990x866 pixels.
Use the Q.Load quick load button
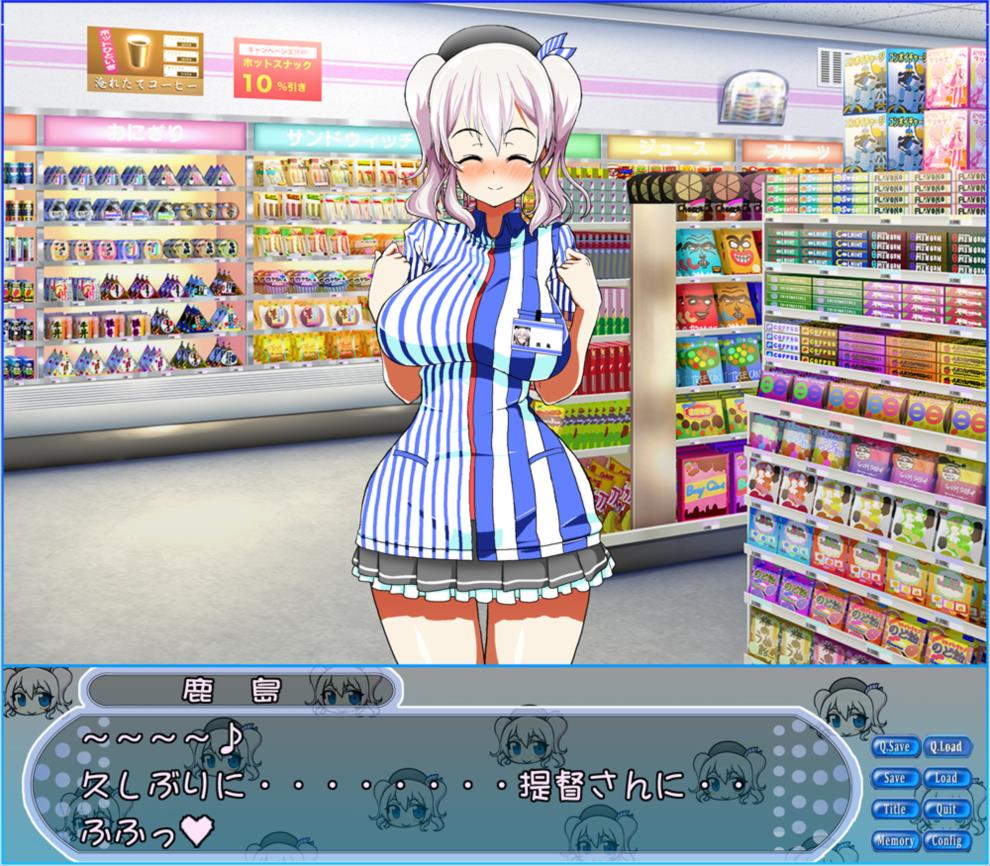click(x=945, y=746)
